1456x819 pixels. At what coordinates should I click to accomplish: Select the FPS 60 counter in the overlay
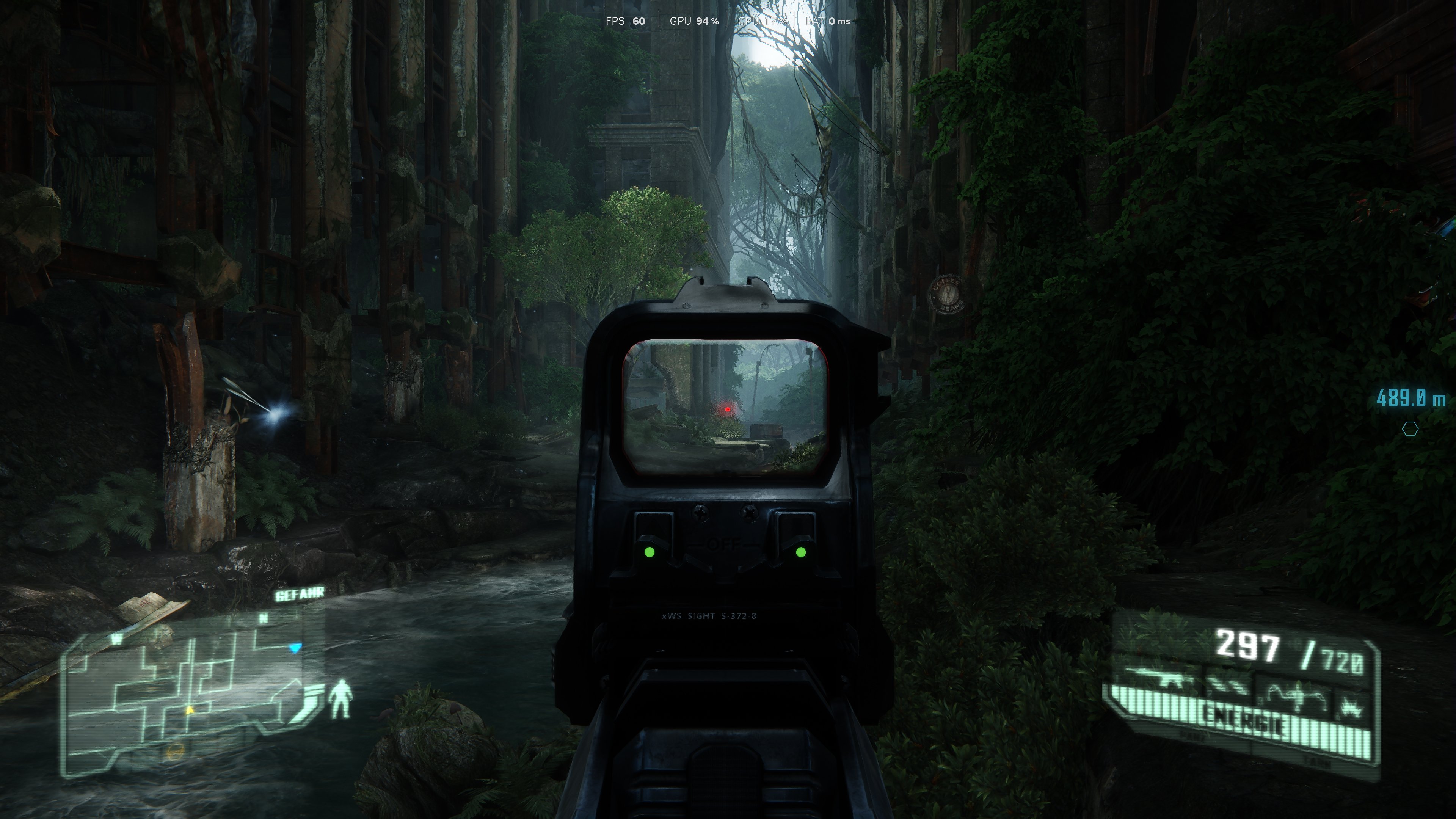coord(624,21)
